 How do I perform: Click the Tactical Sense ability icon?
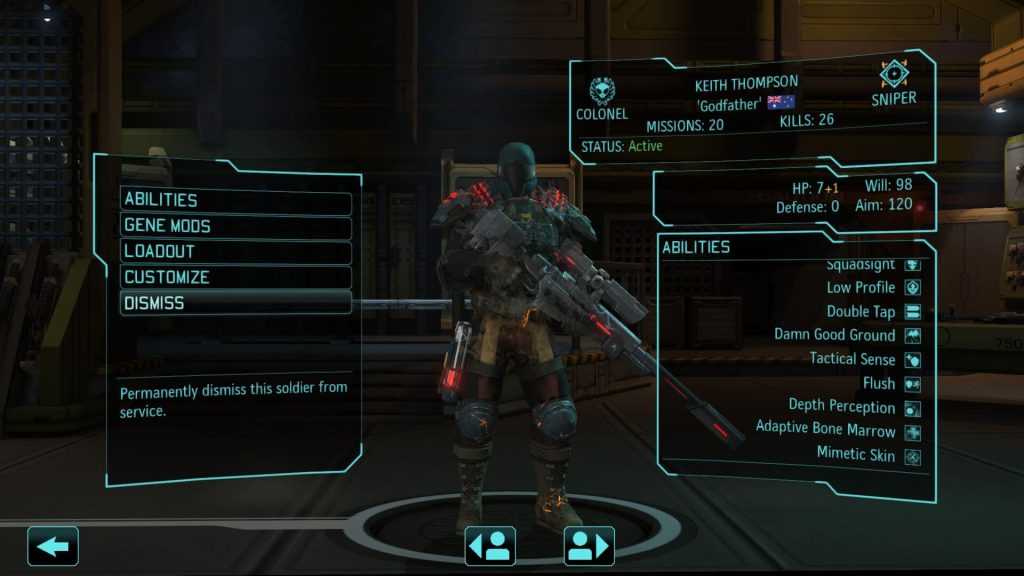pos(912,359)
